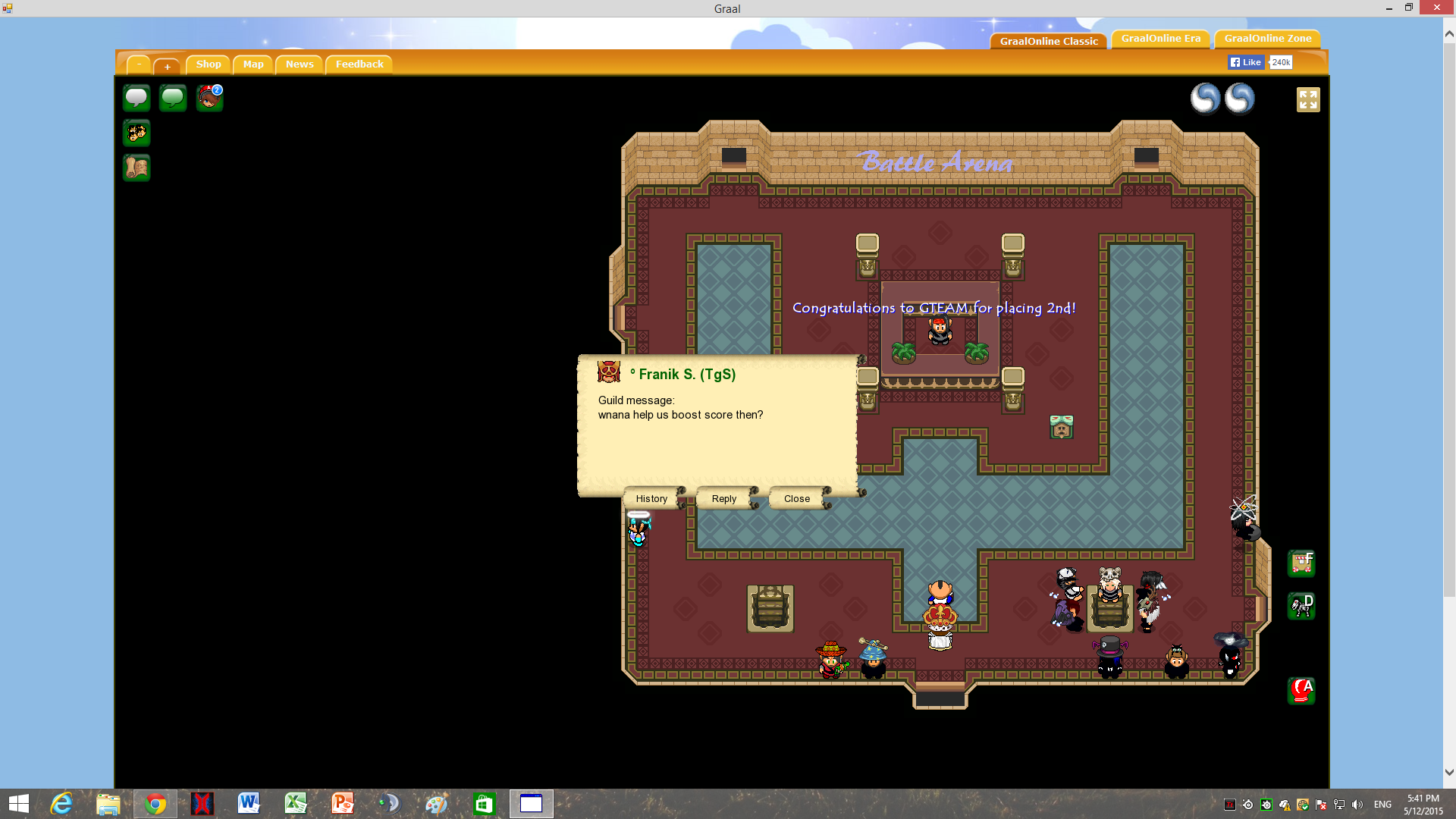Switch to GraalOnline Era
Image resolution: width=1456 pixels, height=819 pixels.
coord(1160,39)
